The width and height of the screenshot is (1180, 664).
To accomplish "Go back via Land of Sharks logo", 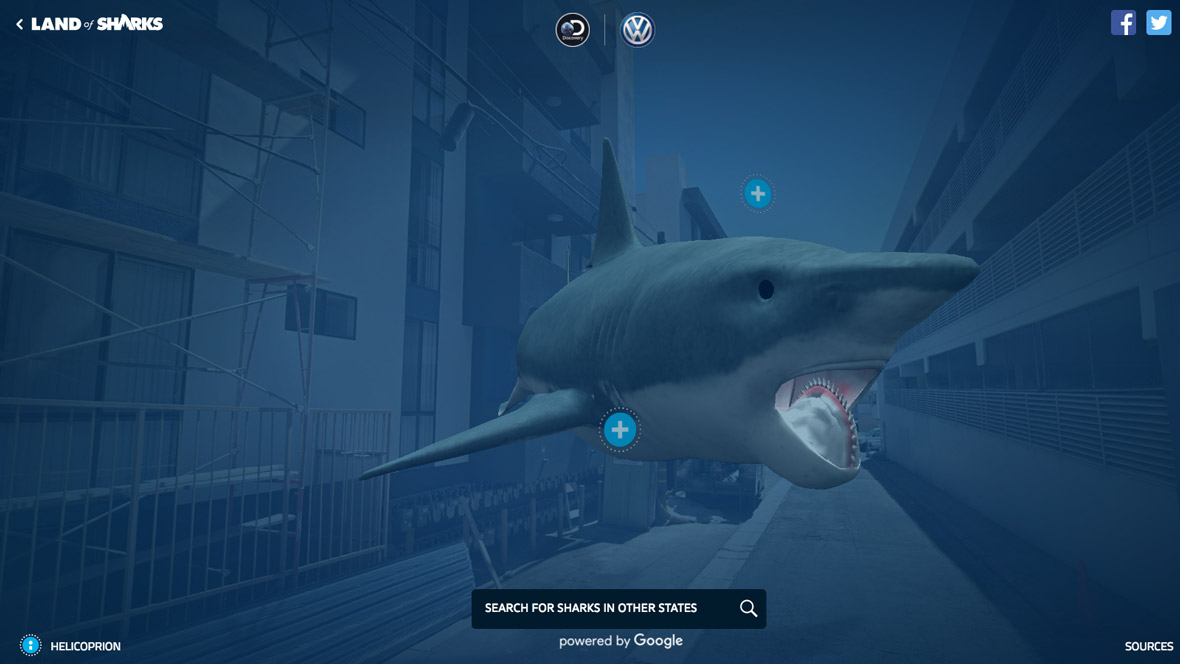I will coord(90,24).
